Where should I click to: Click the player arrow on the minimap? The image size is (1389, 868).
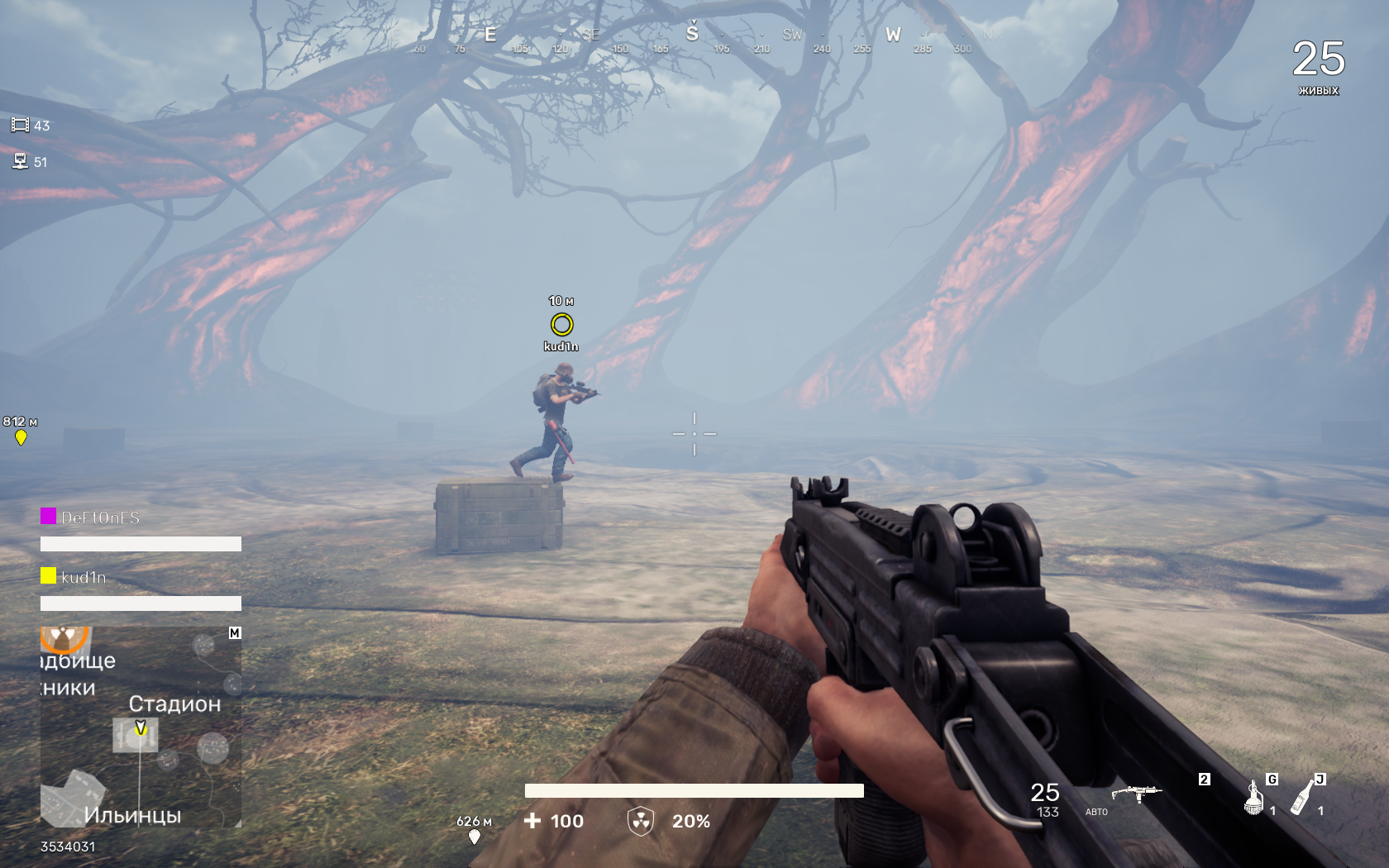pyautogui.click(x=141, y=728)
